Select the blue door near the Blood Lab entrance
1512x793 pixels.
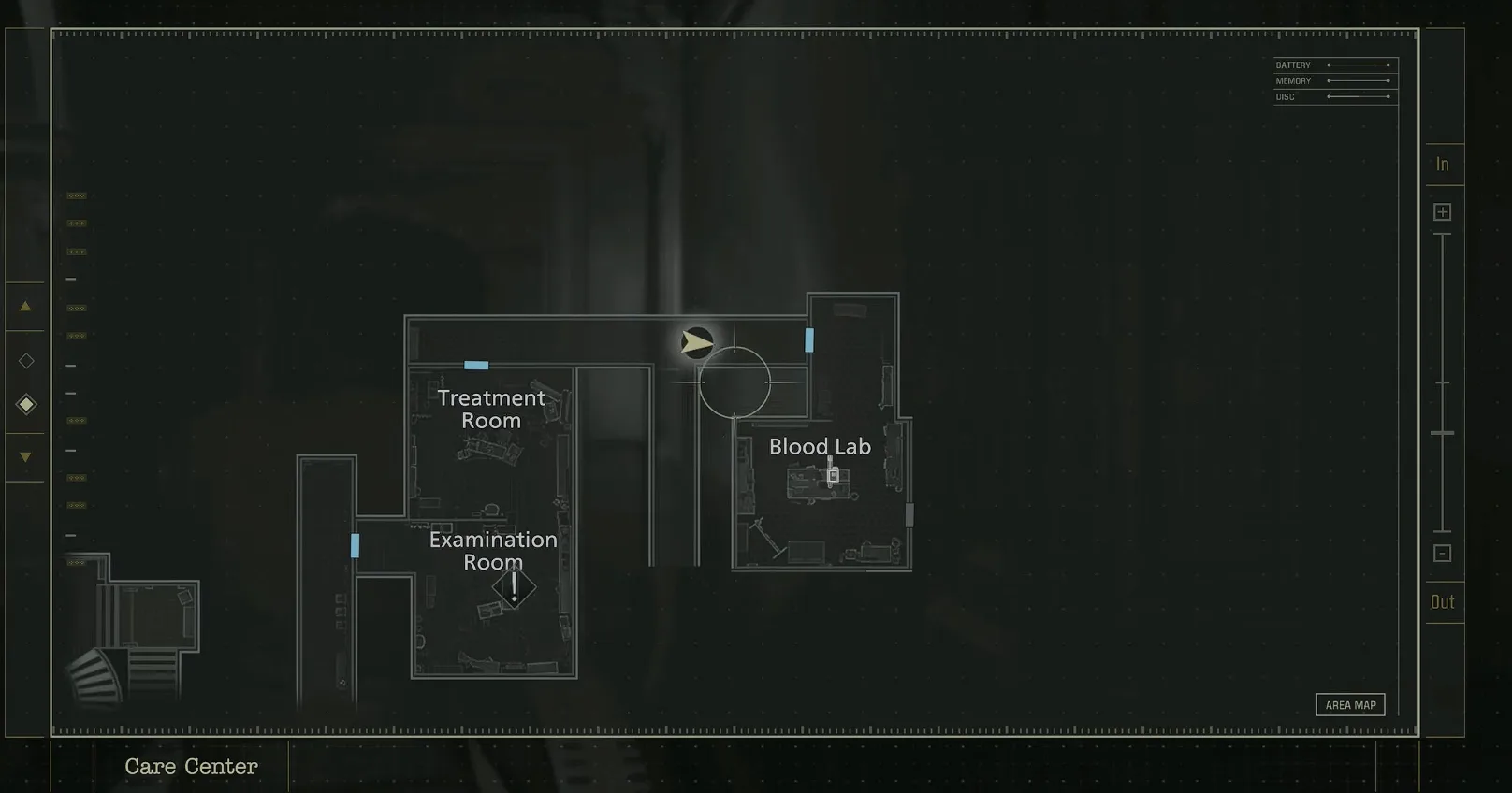pyautogui.click(x=808, y=340)
